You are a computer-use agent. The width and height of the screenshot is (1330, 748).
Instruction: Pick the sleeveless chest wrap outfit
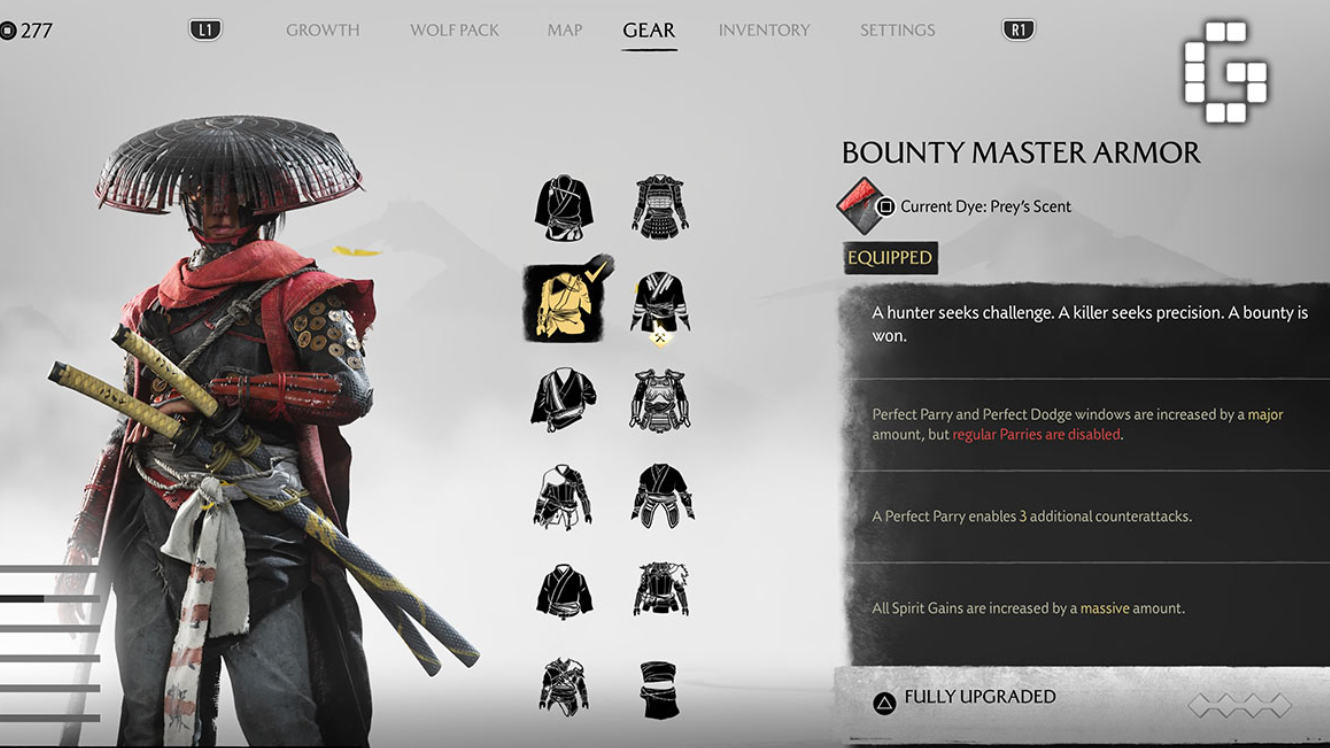point(660,689)
